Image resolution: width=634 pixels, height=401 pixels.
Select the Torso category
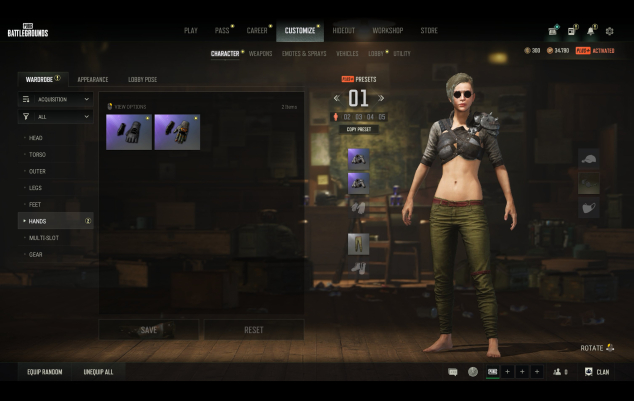(38, 155)
